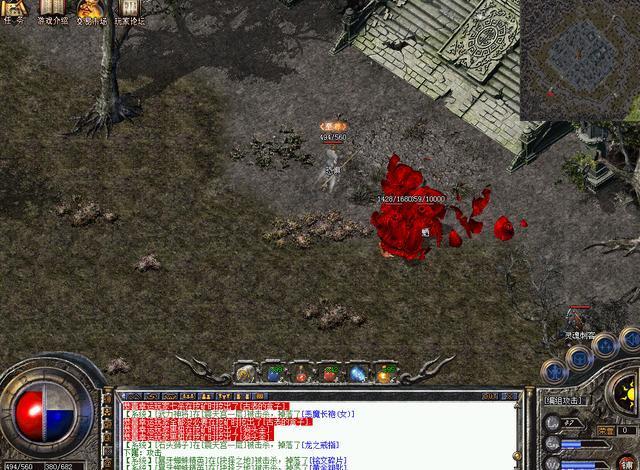
Task: Click the minimap
Action: [x=580, y=57]
